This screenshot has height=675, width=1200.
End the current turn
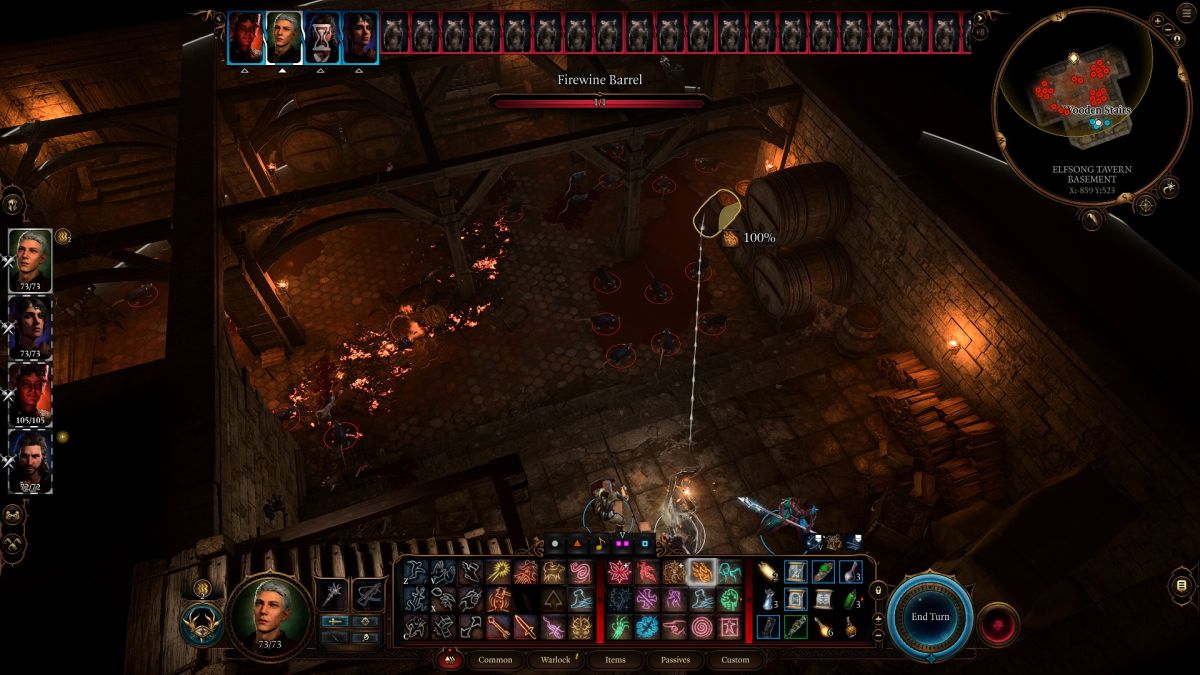(929, 617)
